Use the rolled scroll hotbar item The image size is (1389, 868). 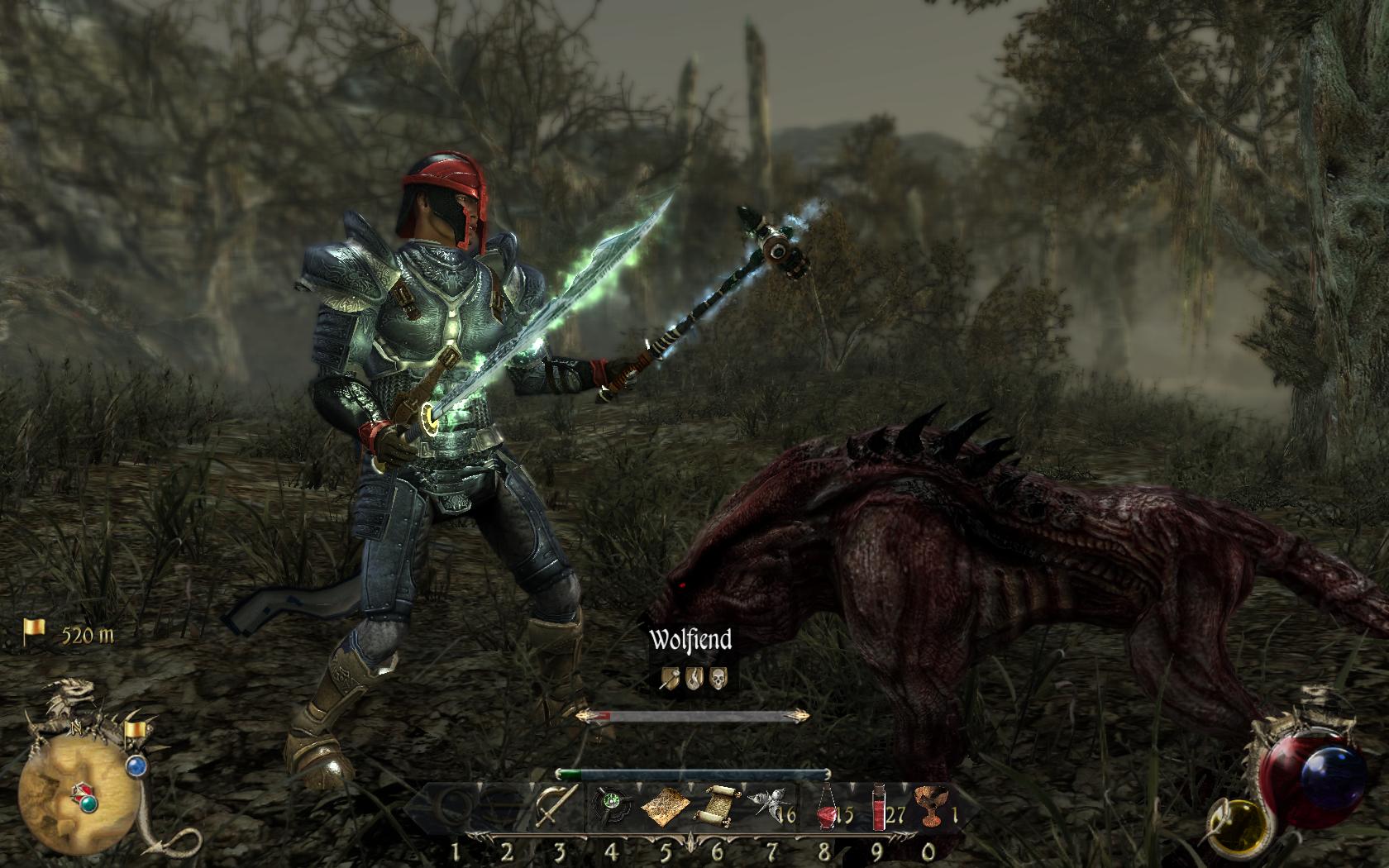click(x=718, y=808)
